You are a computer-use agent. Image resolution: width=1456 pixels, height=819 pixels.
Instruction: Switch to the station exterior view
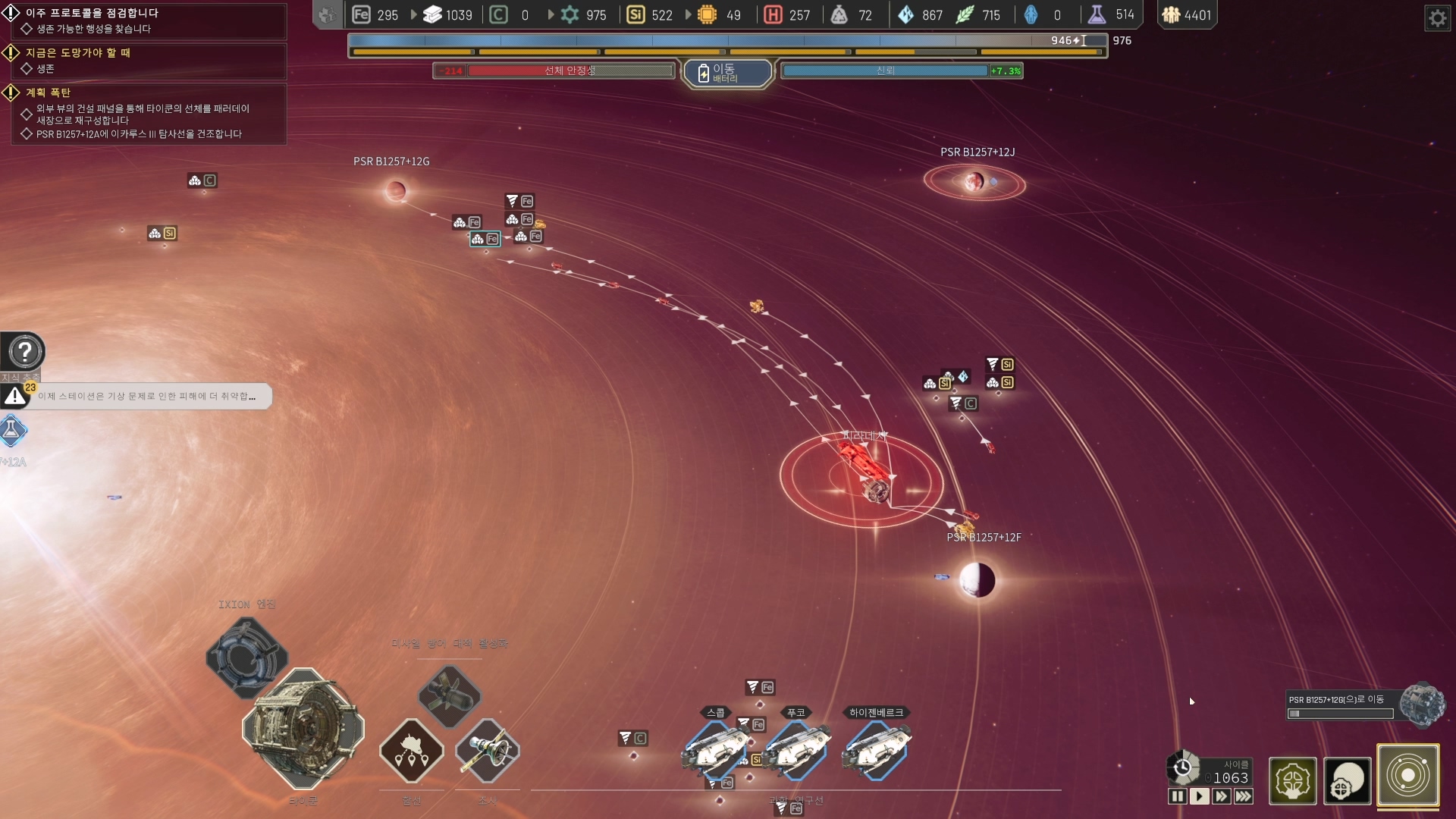click(1348, 780)
